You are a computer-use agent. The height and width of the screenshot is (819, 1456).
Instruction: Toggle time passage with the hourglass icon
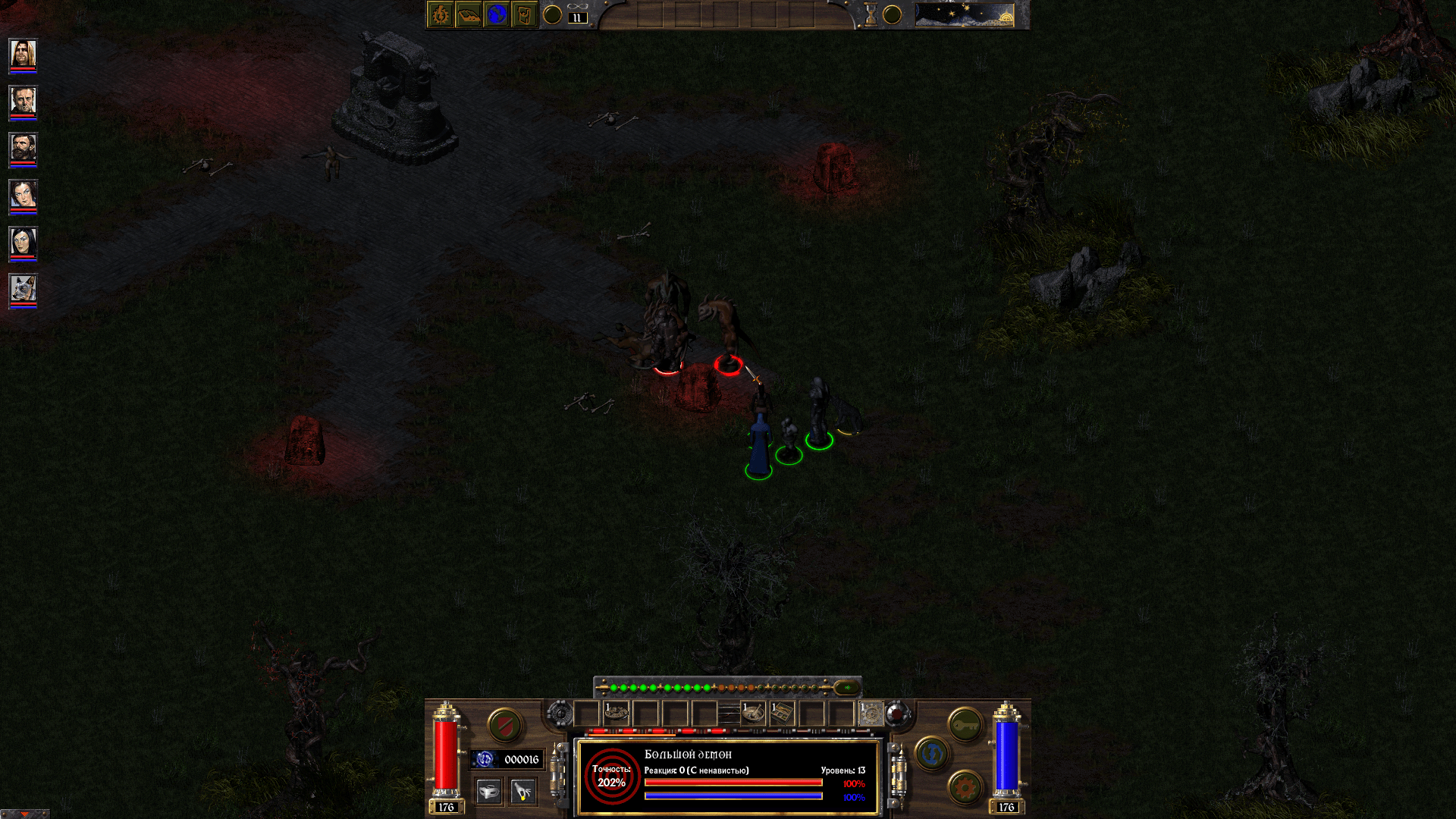click(871, 14)
